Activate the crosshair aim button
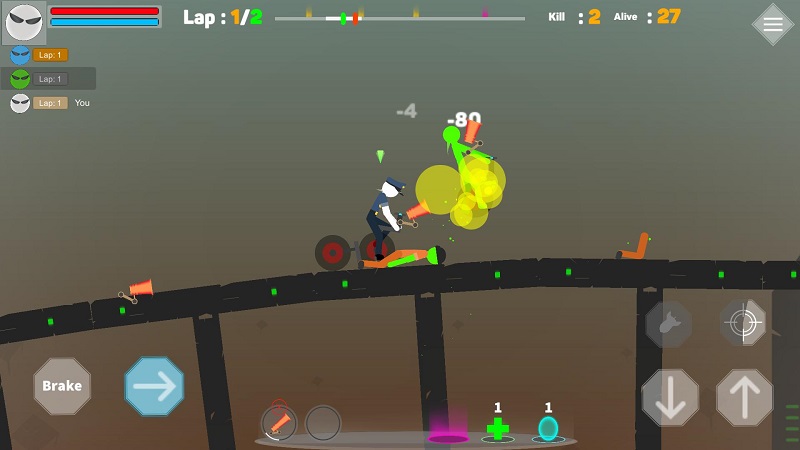The width and height of the screenshot is (800, 450). click(743, 322)
